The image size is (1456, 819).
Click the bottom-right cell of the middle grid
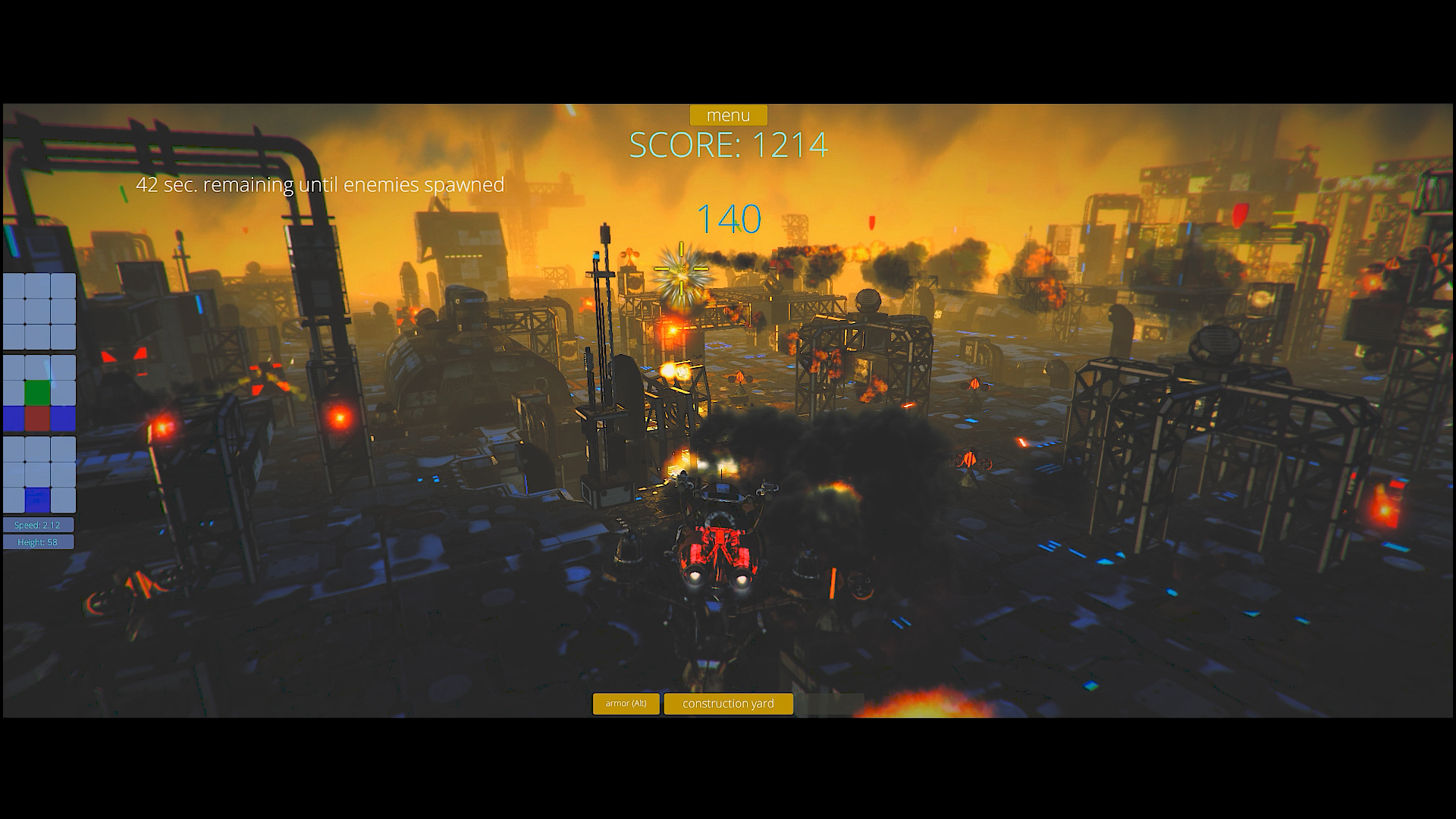coord(64,418)
